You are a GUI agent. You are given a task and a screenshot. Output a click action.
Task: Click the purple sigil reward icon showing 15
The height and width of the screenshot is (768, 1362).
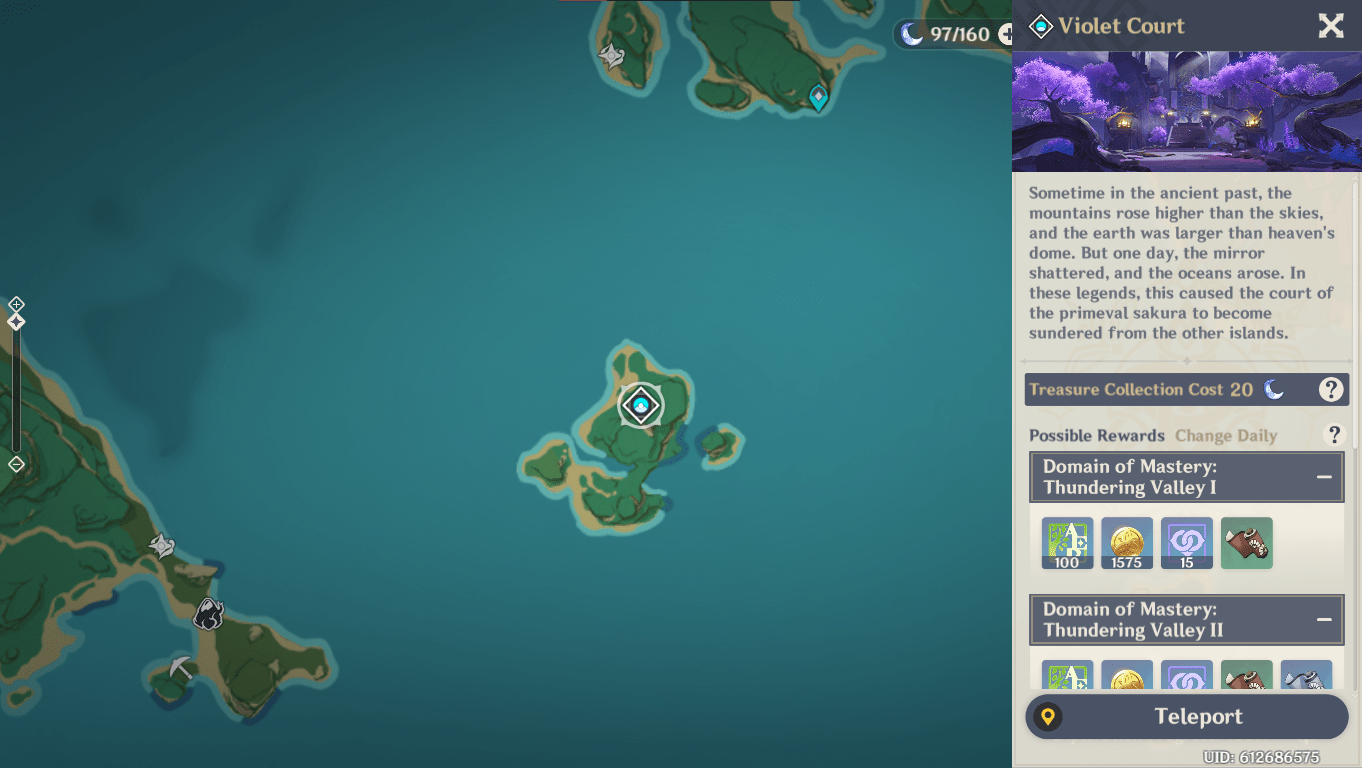click(x=1187, y=542)
